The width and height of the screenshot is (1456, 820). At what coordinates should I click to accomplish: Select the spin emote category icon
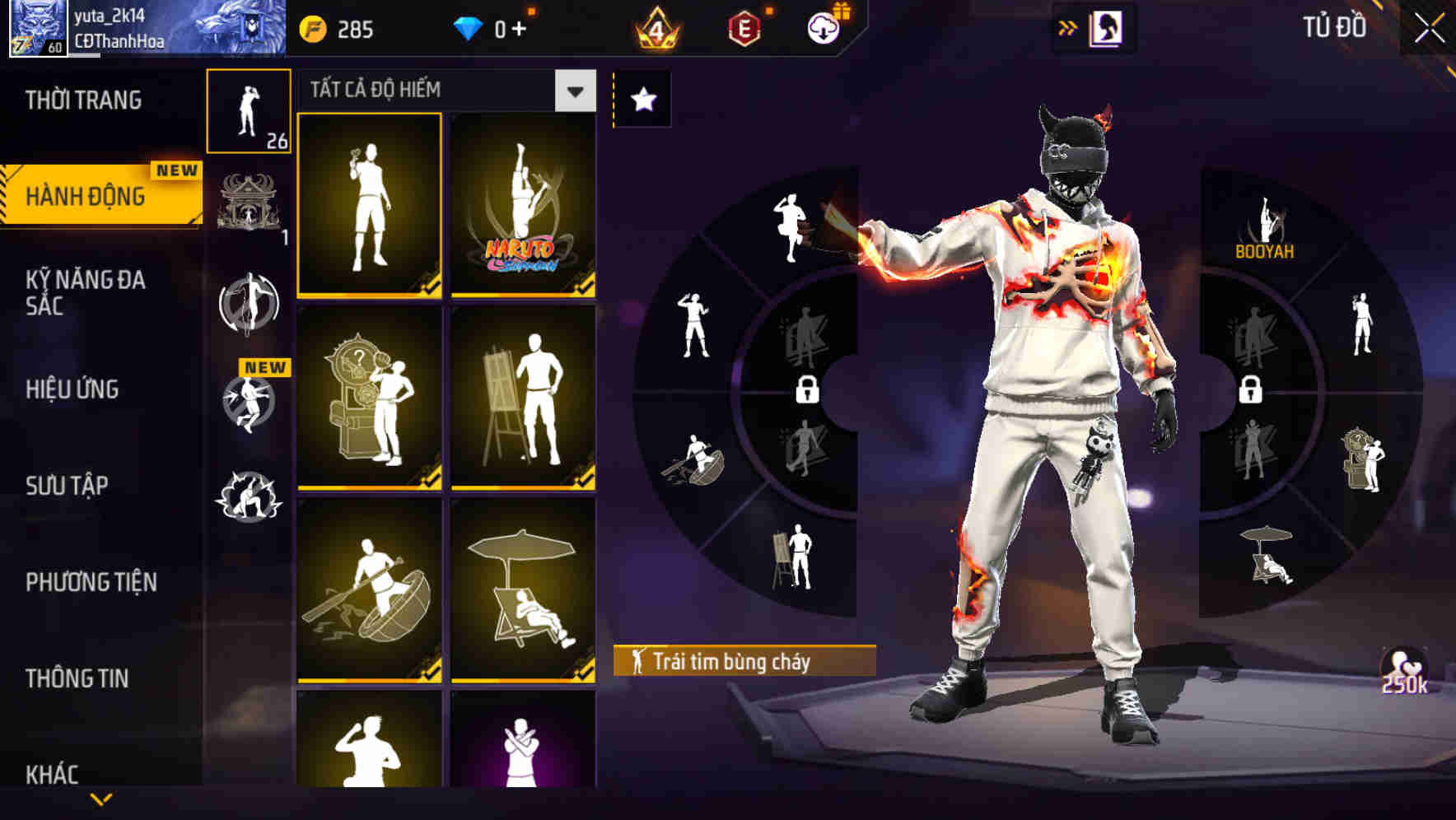pos(250,305)
